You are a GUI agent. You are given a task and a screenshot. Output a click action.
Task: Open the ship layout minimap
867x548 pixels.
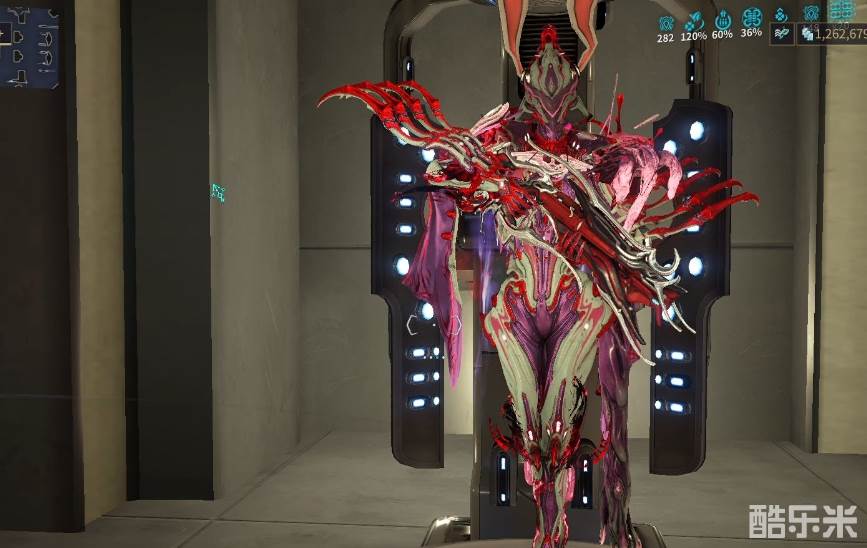tap(29, 46)
